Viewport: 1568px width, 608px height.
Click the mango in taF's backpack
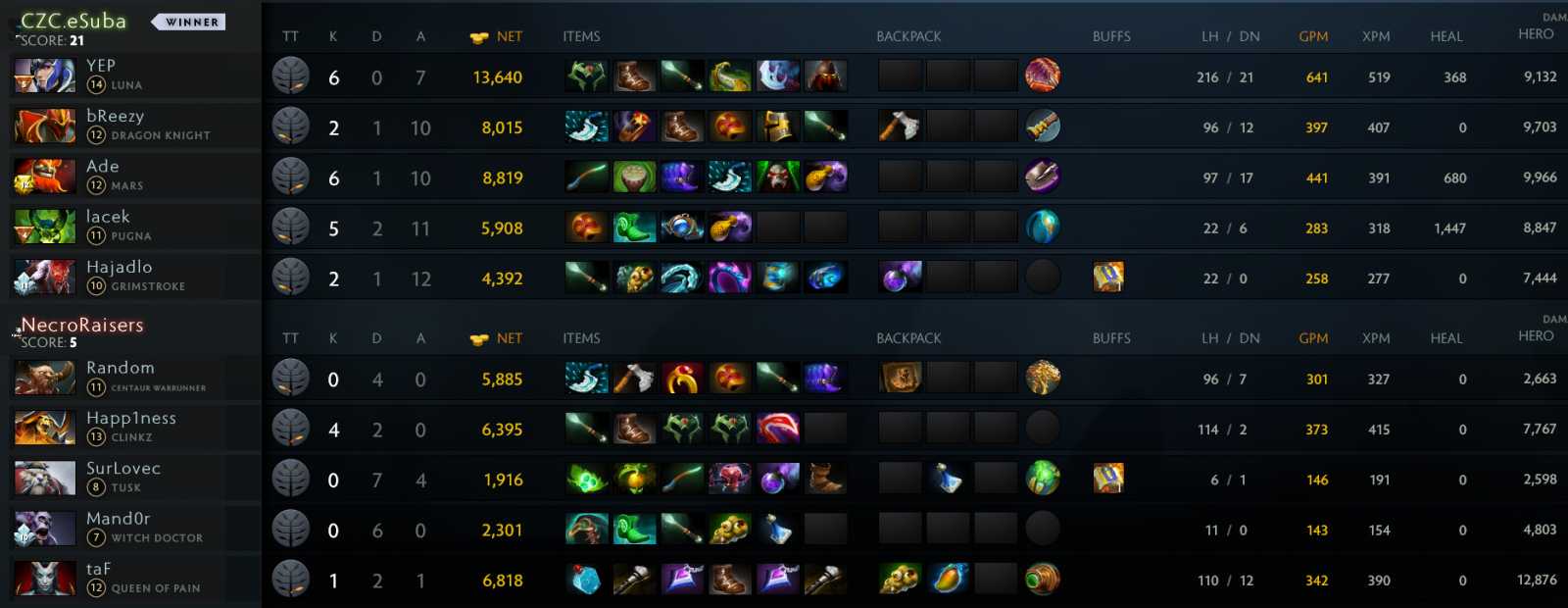tap(948, 580)
